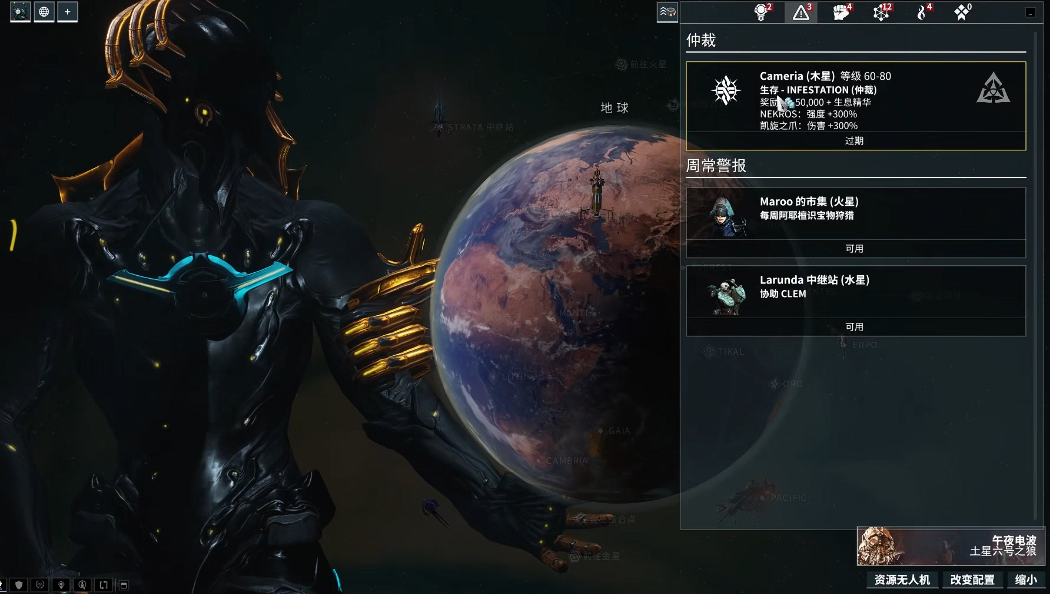Screen dimensions: 1050x594
Task: Click the Nightwave Midnight Radio banner
Action: click(951, 546)
